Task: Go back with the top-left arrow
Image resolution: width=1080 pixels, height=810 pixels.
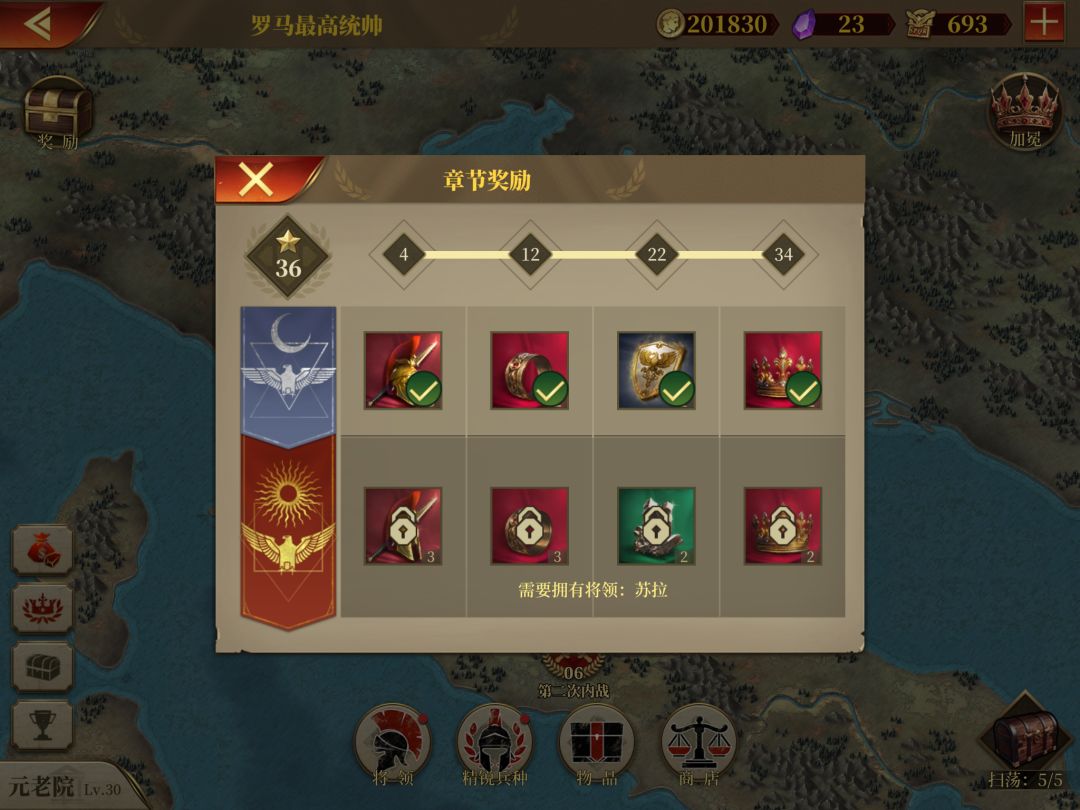Action: click(38, 23)
